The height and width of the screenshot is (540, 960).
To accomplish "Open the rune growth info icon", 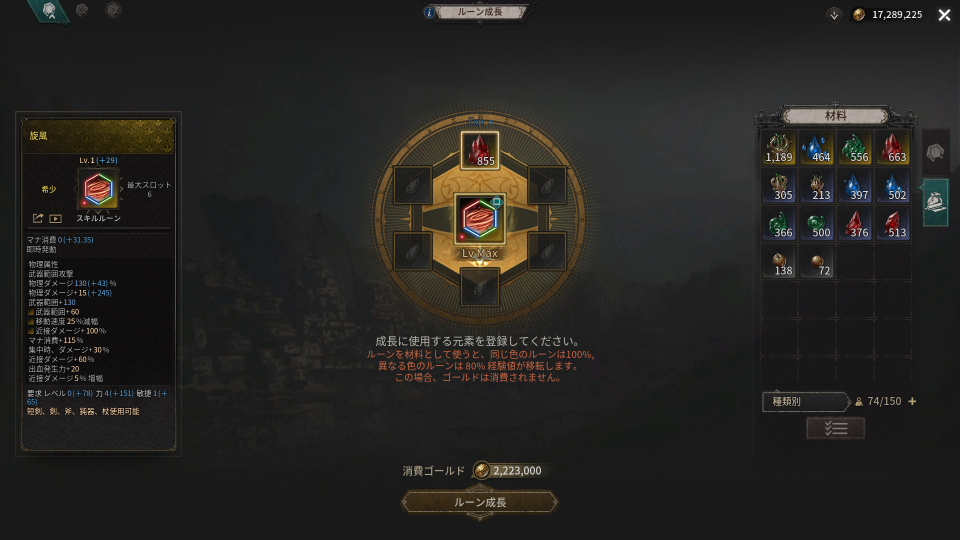I will 430,13.
